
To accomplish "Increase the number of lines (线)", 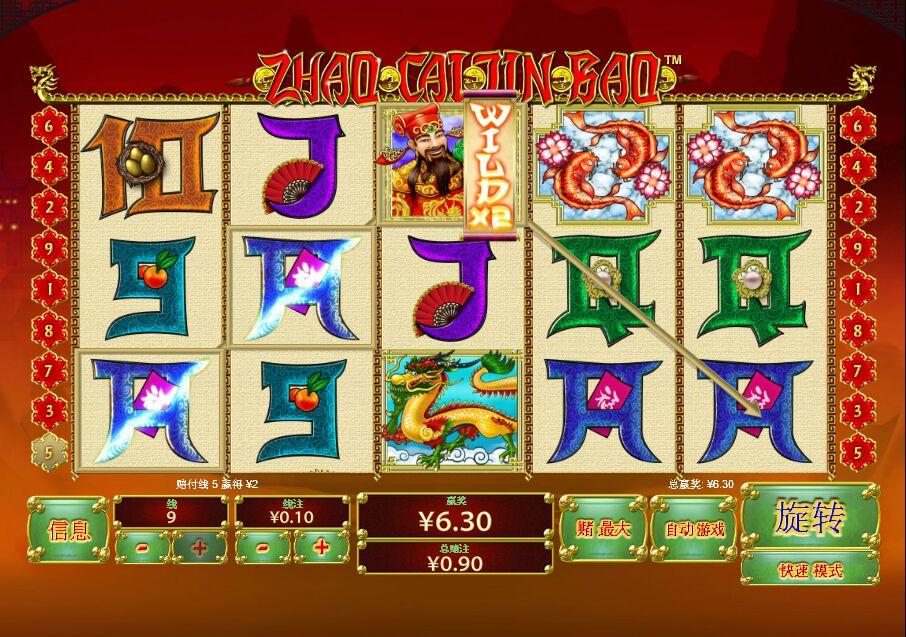I will click(x=200, y=547).
